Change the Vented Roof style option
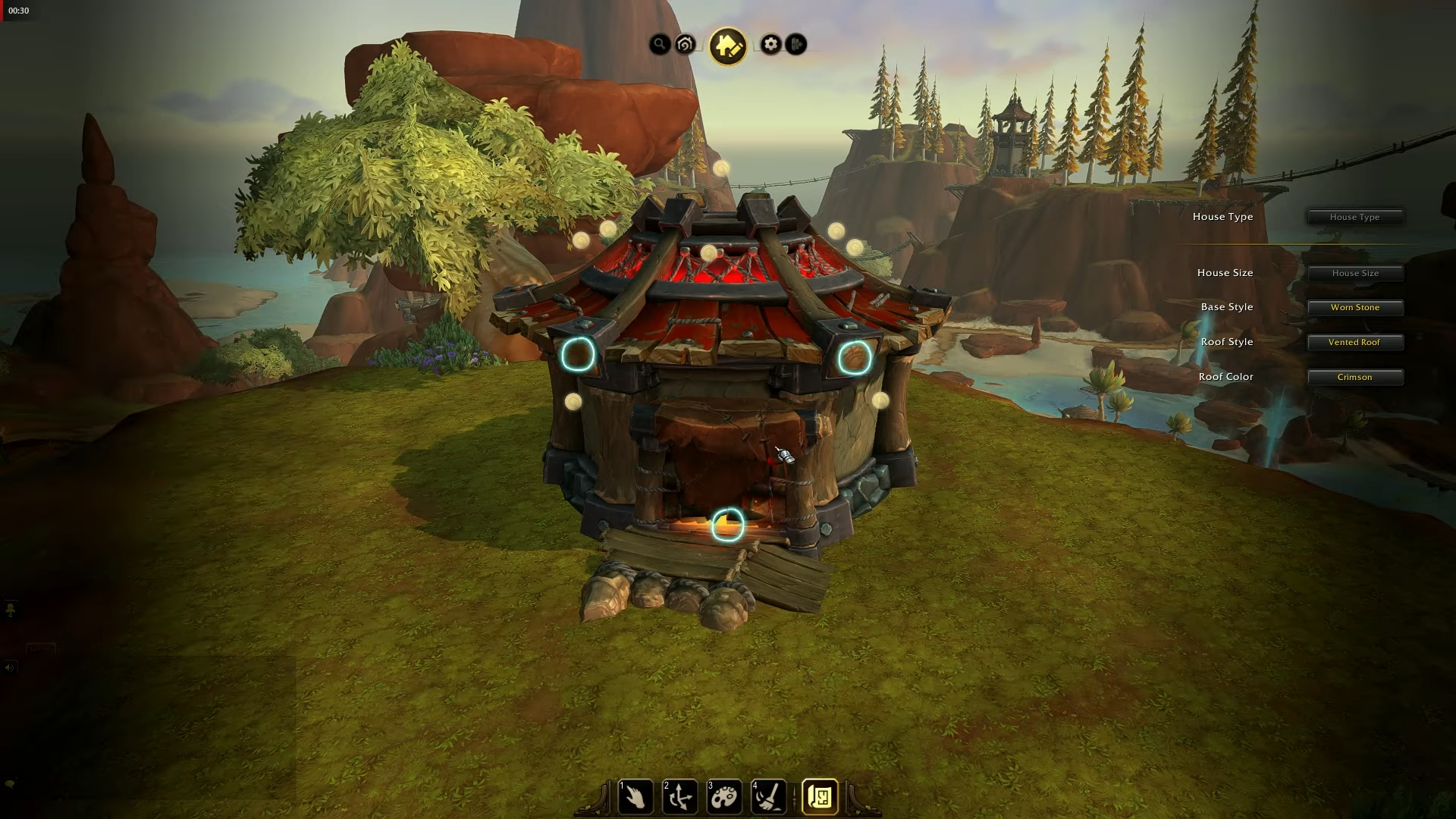The height and width of the screenshot is (819, 1456). point(1354,342)
